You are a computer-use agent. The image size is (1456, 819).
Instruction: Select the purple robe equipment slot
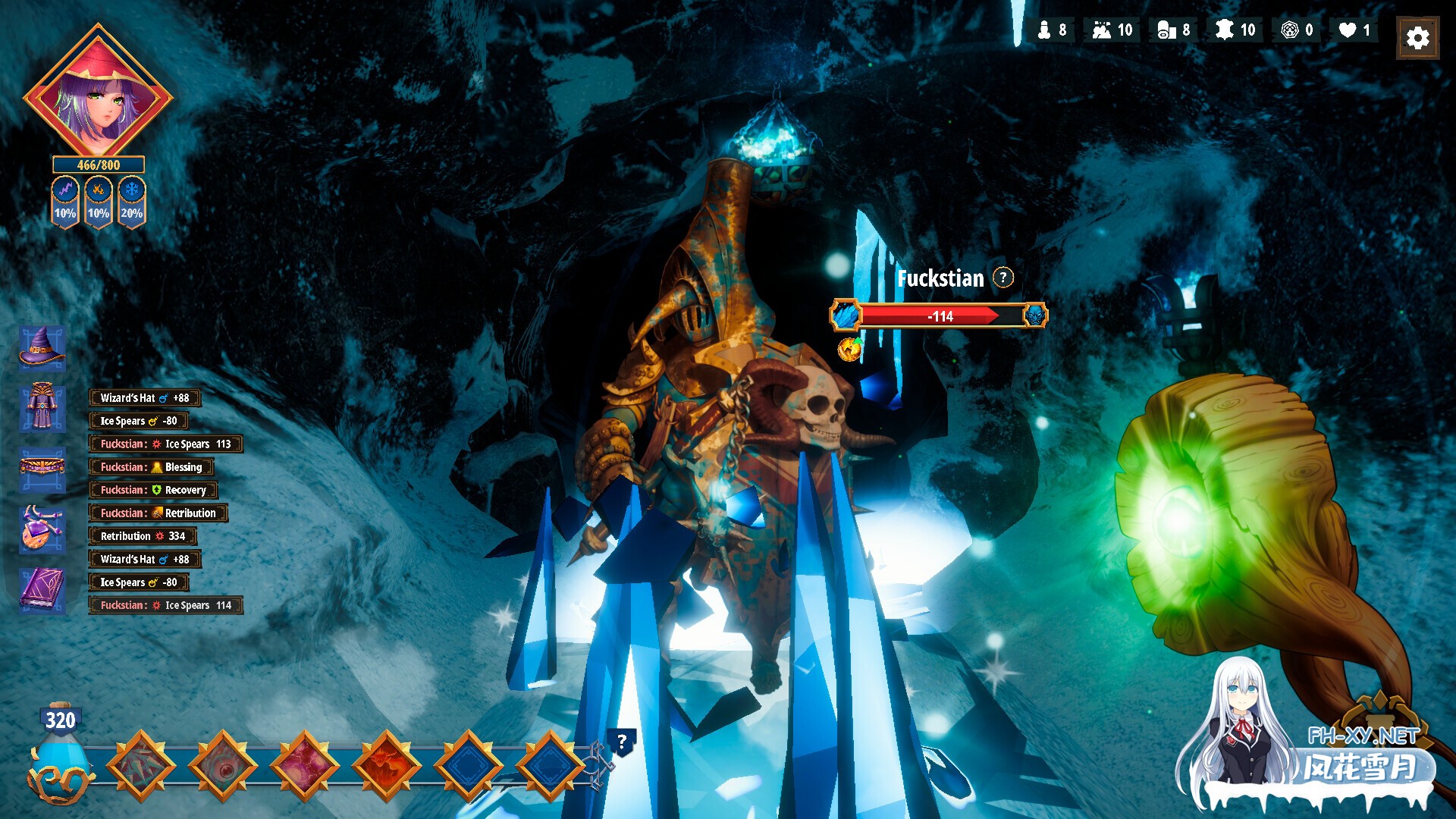pos(42,407)
